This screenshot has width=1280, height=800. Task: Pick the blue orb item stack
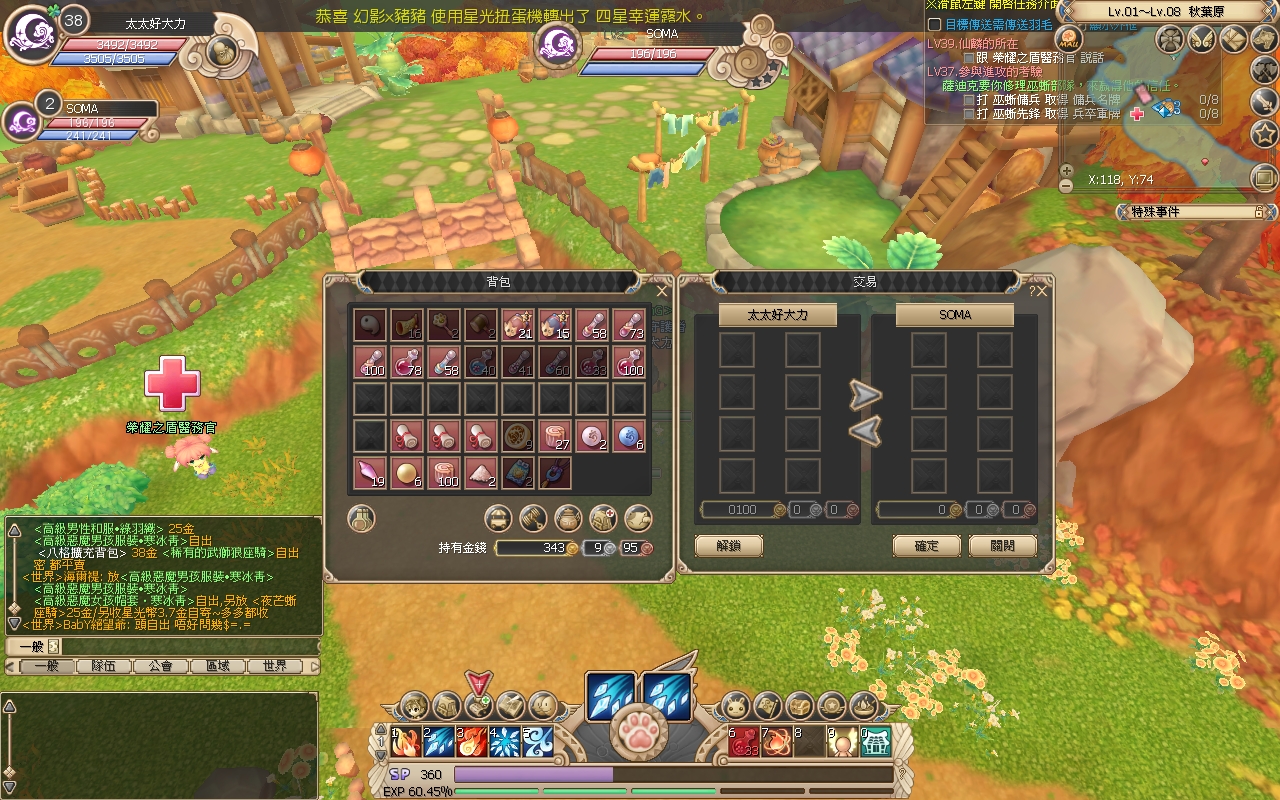point(628,436)
